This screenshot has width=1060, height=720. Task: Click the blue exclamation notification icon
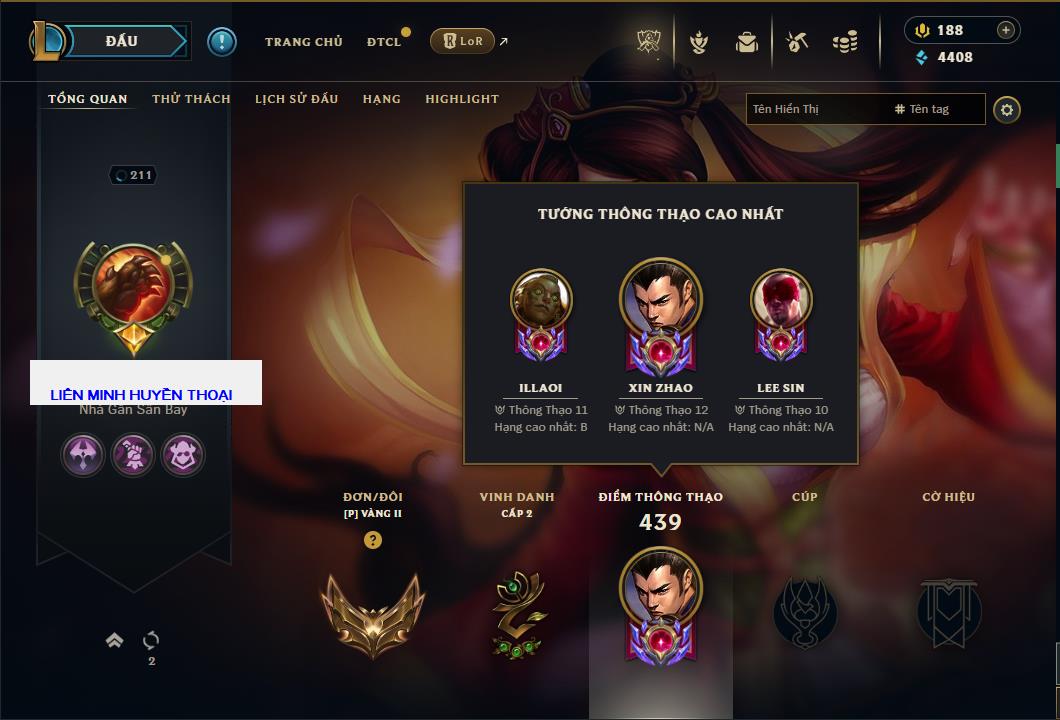(222, 42)
